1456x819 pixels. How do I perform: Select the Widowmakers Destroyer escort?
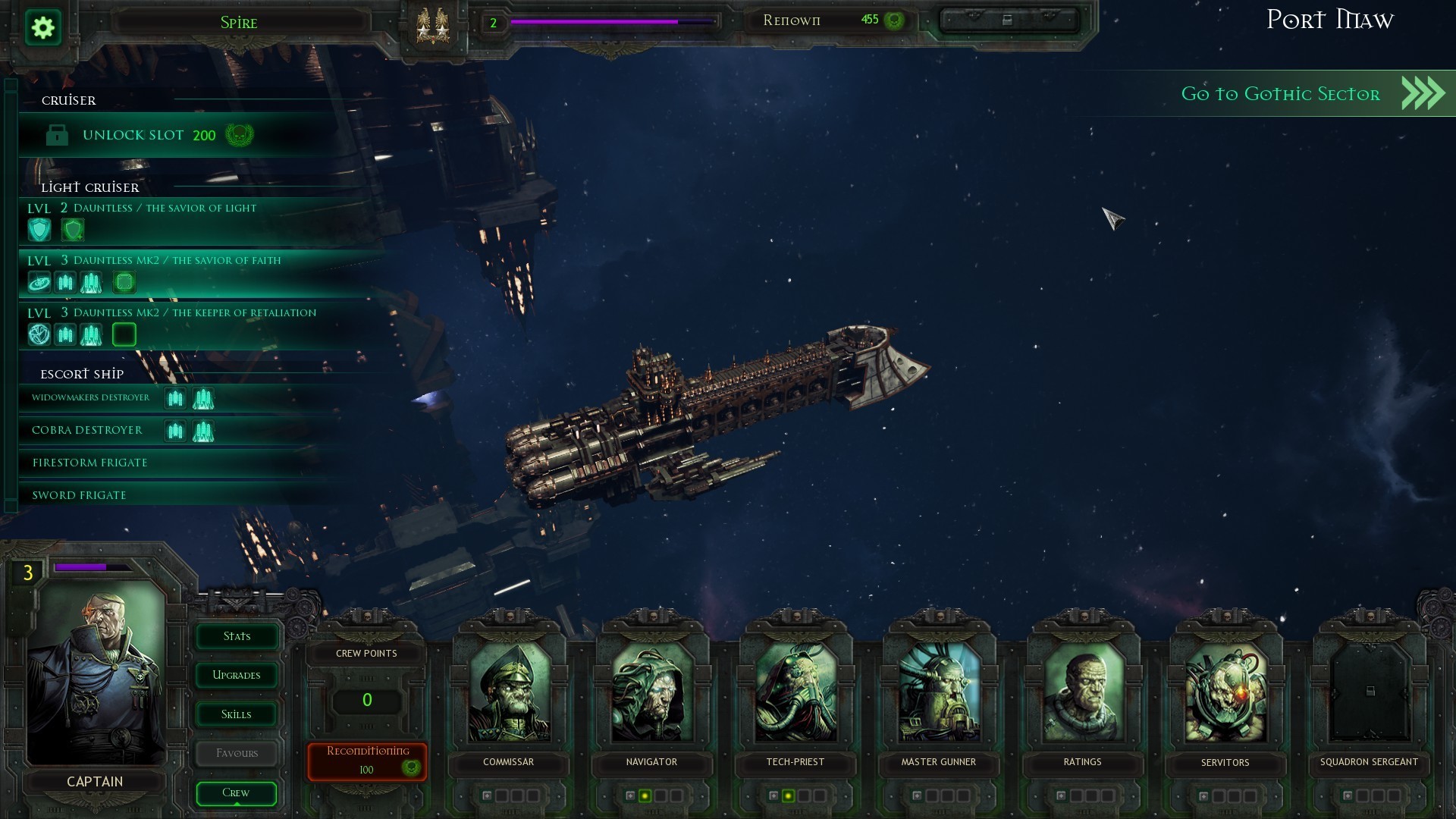[x=91, y=397]
